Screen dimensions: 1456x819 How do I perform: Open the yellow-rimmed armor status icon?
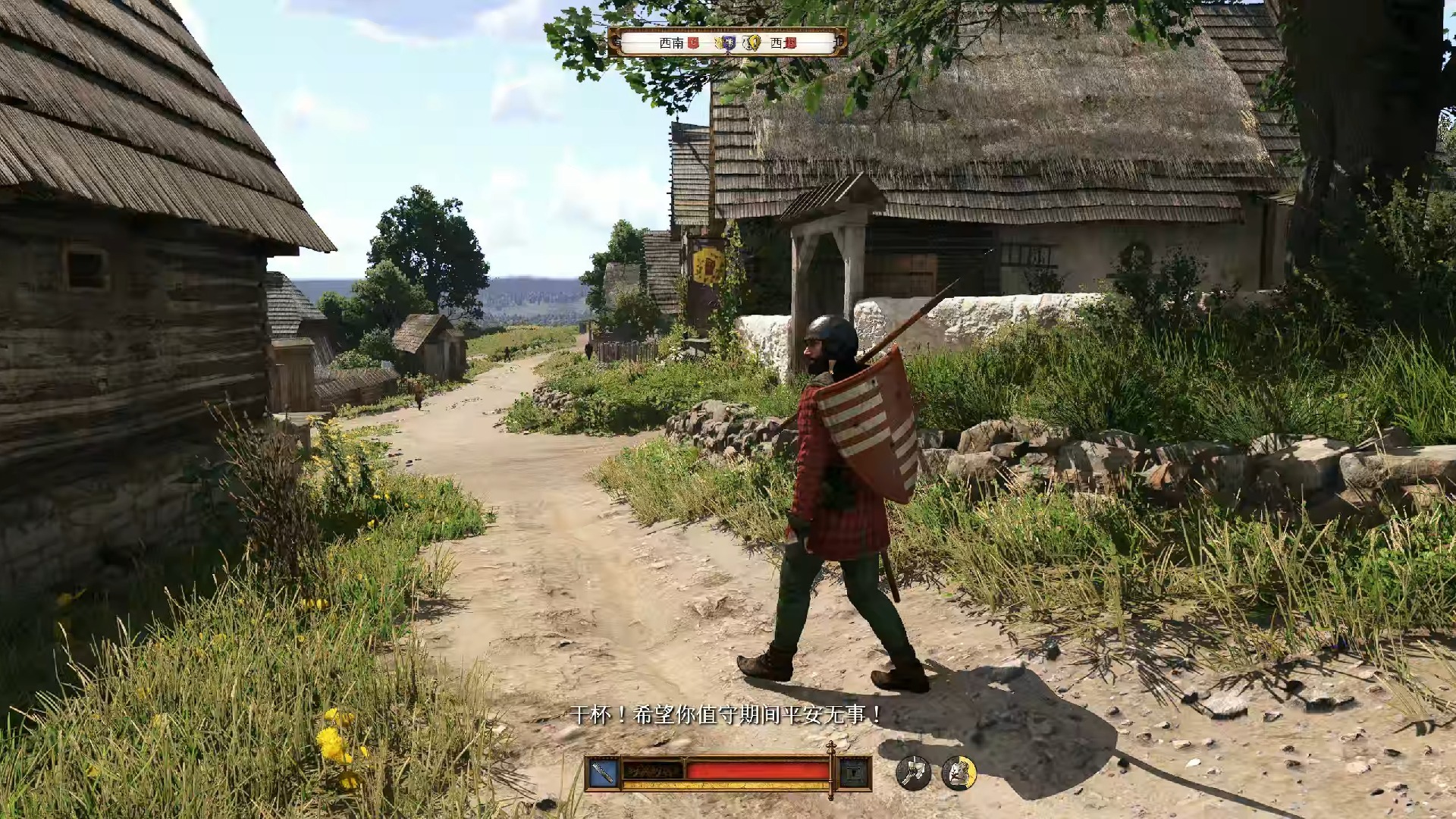tap(959, 773)
